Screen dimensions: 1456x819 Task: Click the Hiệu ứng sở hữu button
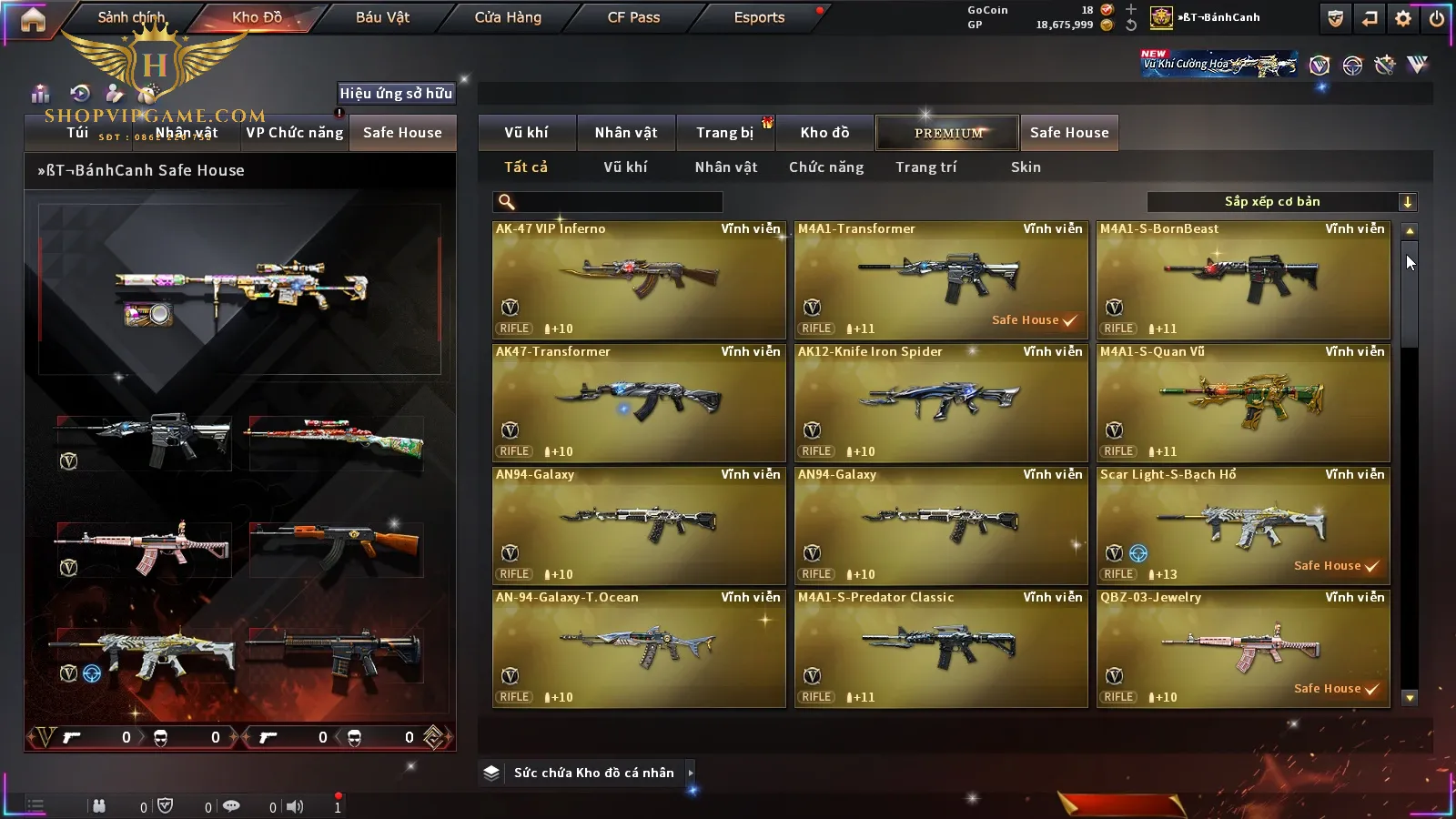click(x=396, y=93)
